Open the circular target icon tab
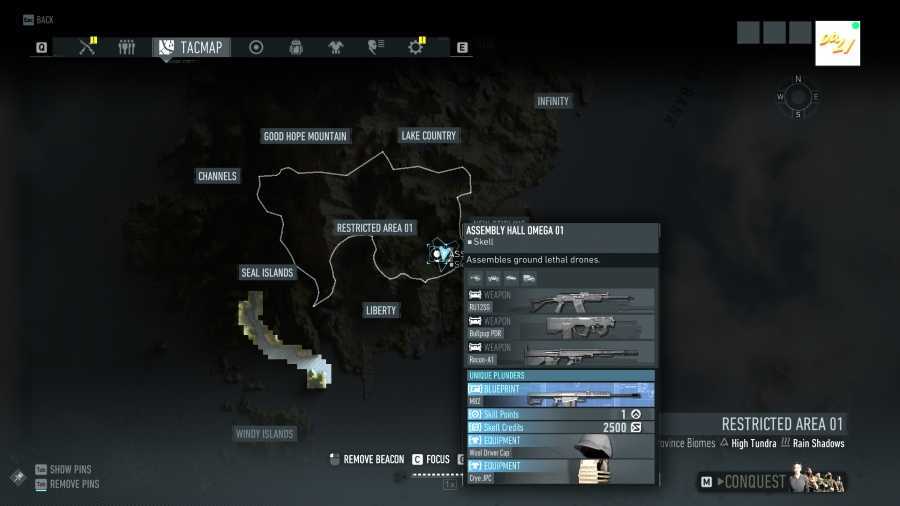Screen dimensions: 900x506 click(x=256, y=47)
